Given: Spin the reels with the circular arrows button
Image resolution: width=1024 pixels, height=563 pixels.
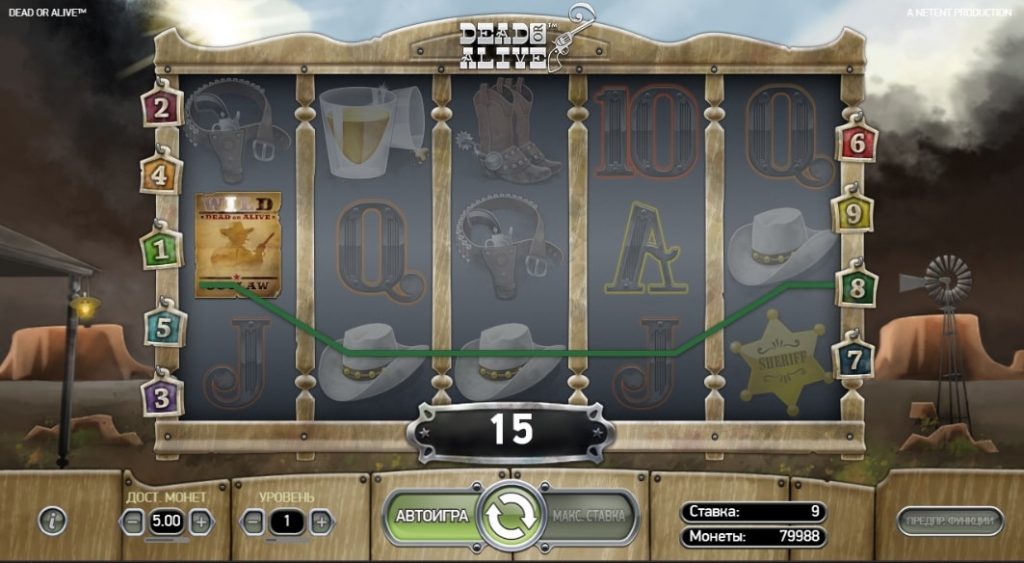Looking at the screenshot, I should (511, 517).
